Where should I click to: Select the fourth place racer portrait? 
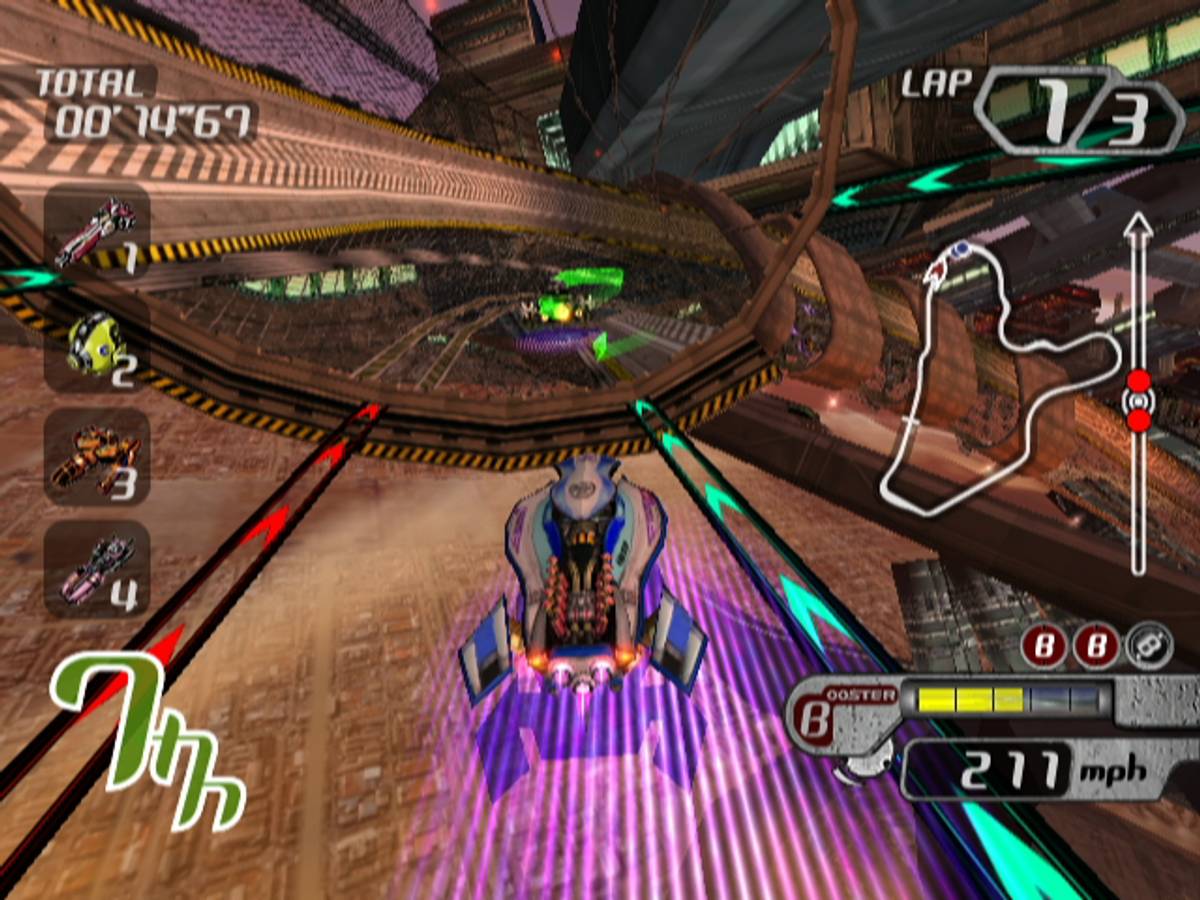[96, 569]
